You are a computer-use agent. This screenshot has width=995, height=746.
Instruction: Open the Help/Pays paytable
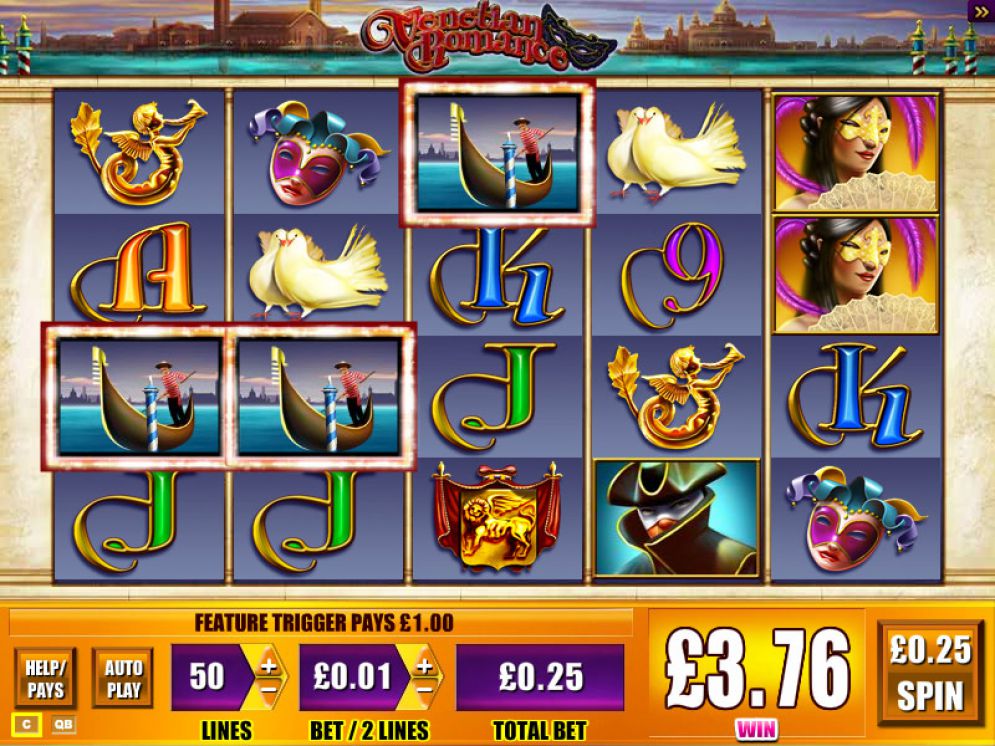point(45,678)
